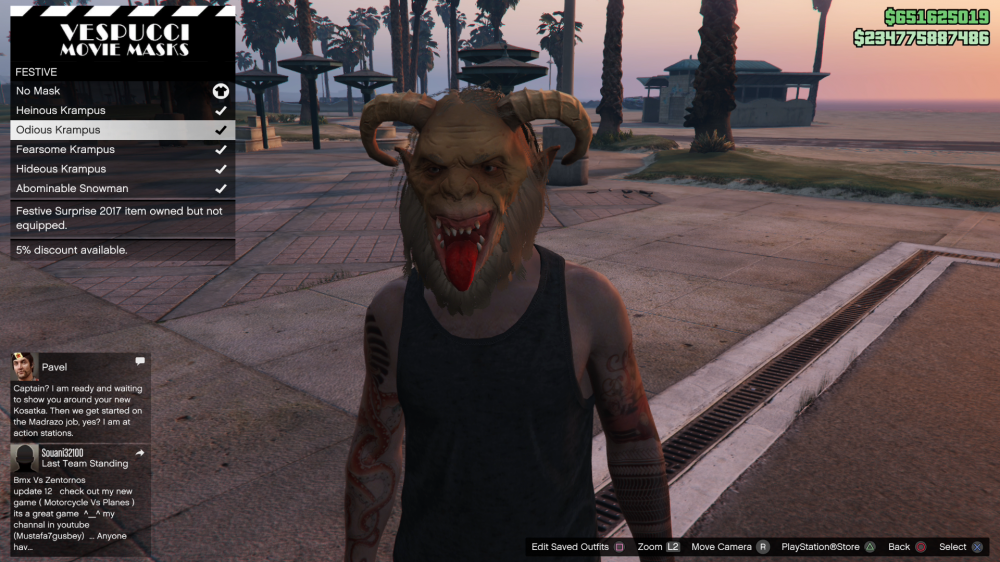Open the Last Team Standing invite from Souani32100
This screenshot has height=562, width=1000.
pos(80,498)
